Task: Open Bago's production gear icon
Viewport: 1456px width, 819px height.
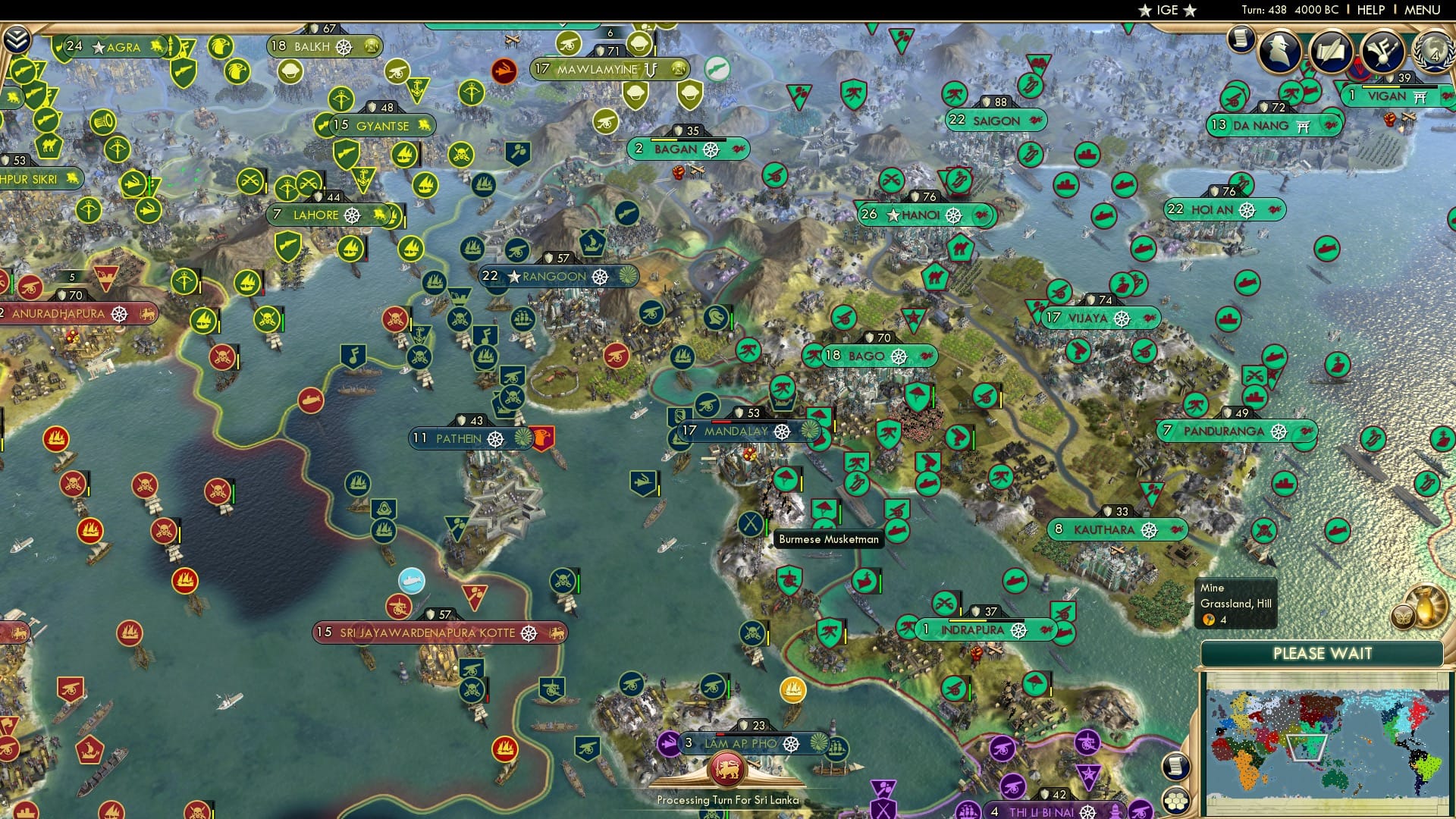Action: (899, 355)
